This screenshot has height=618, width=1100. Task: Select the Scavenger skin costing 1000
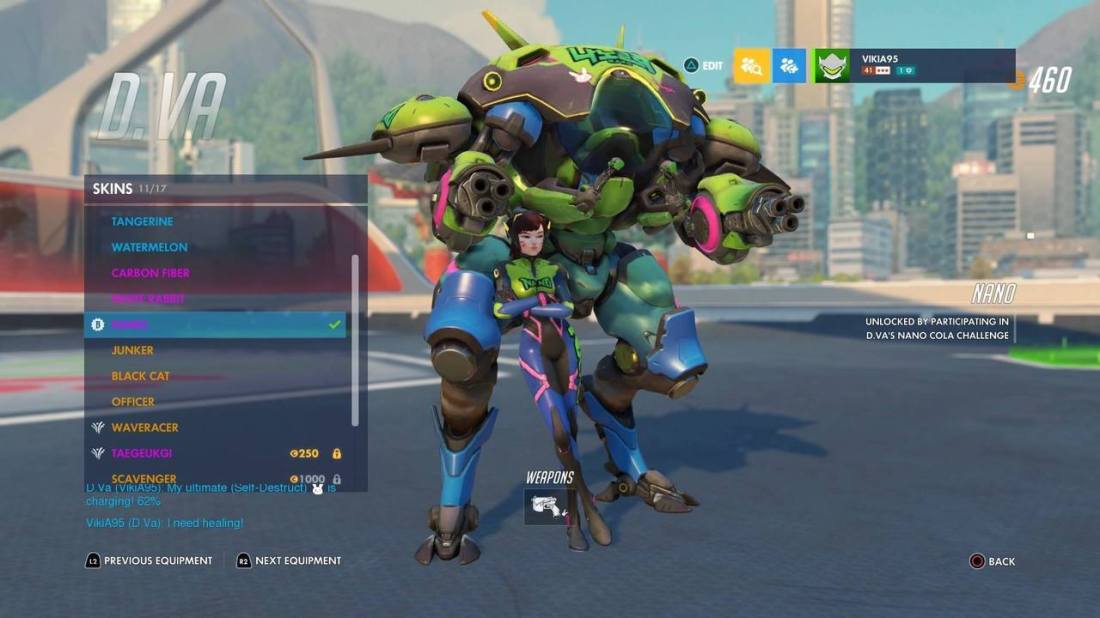144,479
